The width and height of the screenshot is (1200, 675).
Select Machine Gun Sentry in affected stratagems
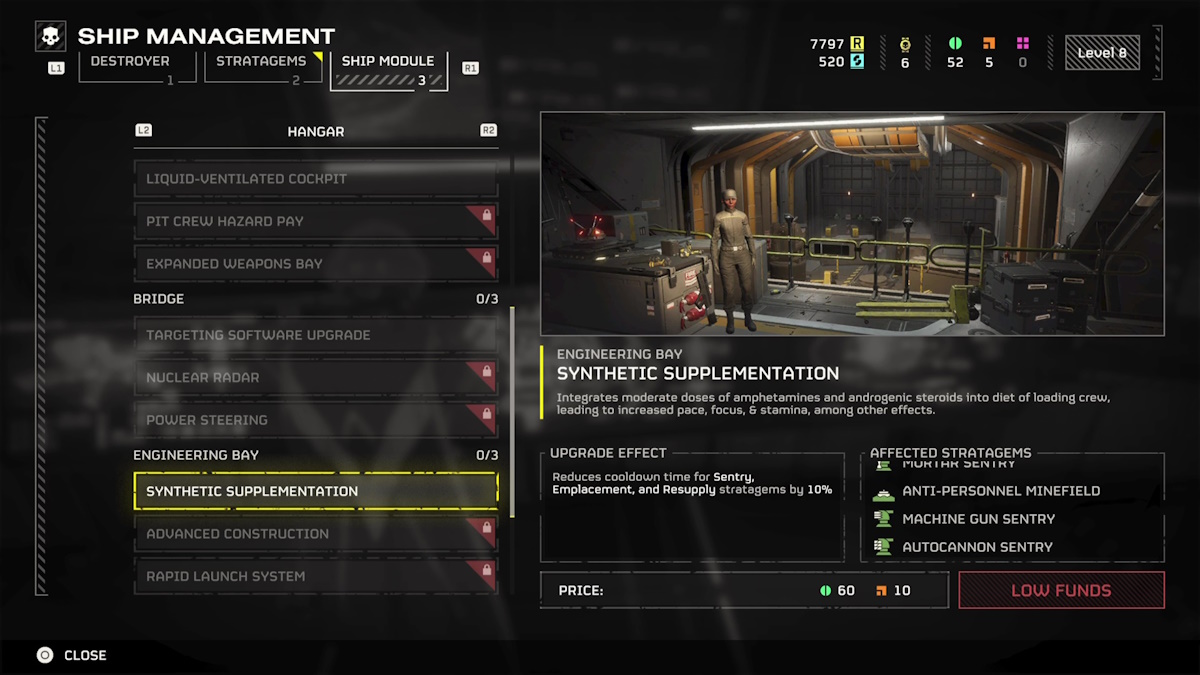[x=977, y=519]
